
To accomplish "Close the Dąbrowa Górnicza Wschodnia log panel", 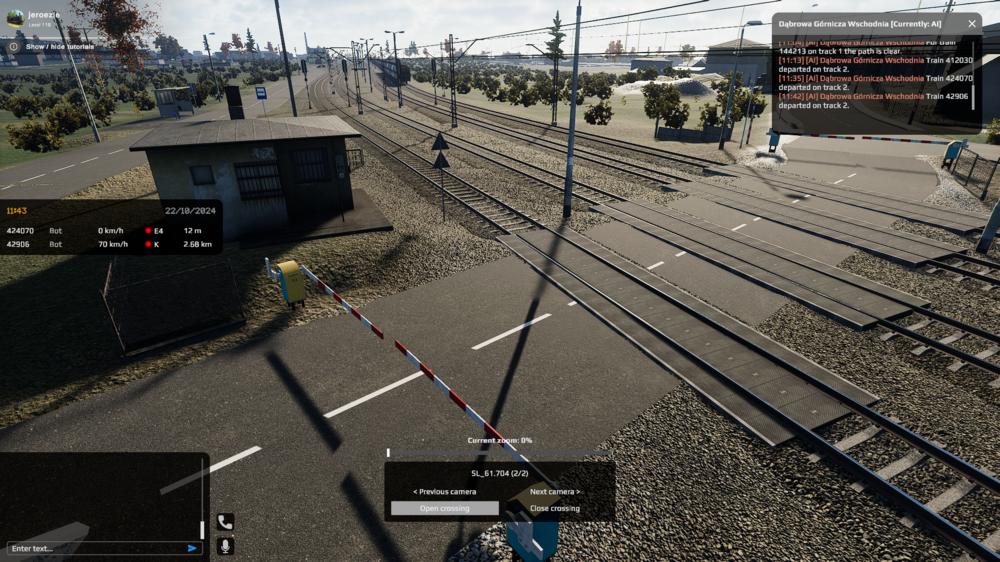I will (x=971, y=23).
